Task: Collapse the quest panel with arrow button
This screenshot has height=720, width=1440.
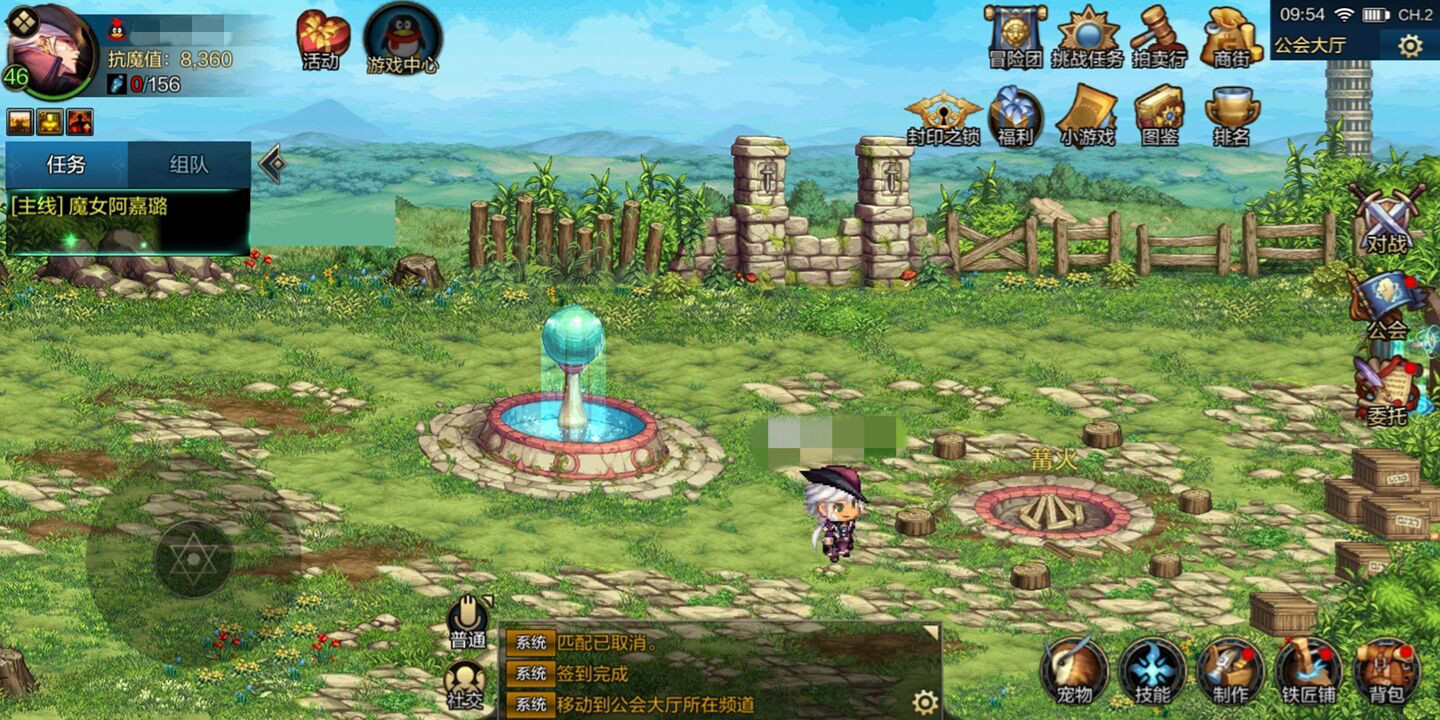Action: pyautogui.click(x=272, y=164)
